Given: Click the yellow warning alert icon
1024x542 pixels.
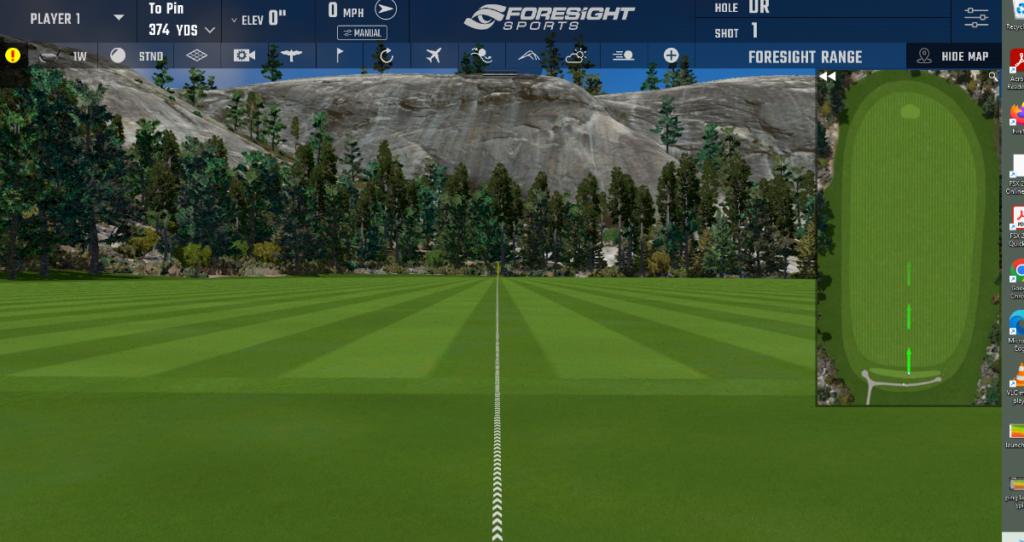Looking at the screenshot, I should [13, 56].
